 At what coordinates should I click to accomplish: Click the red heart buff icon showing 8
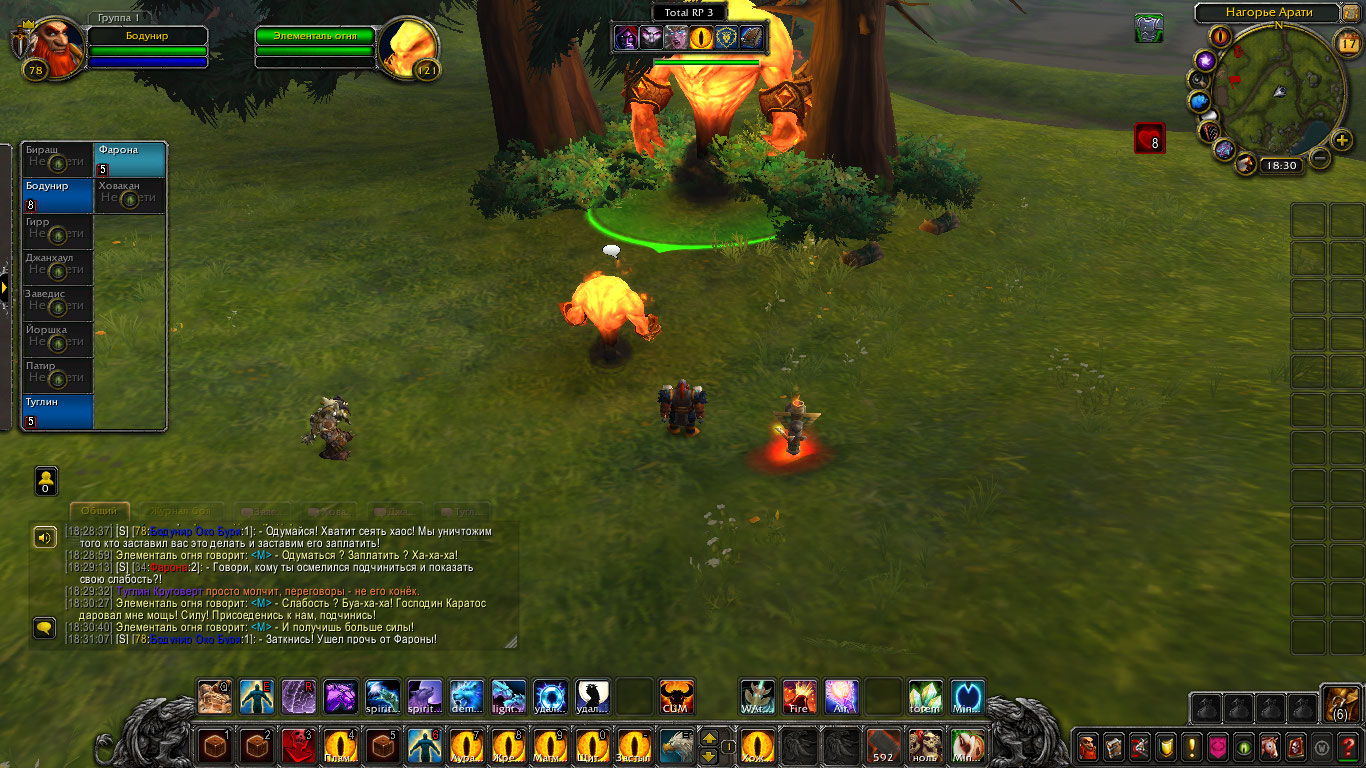1149,138
